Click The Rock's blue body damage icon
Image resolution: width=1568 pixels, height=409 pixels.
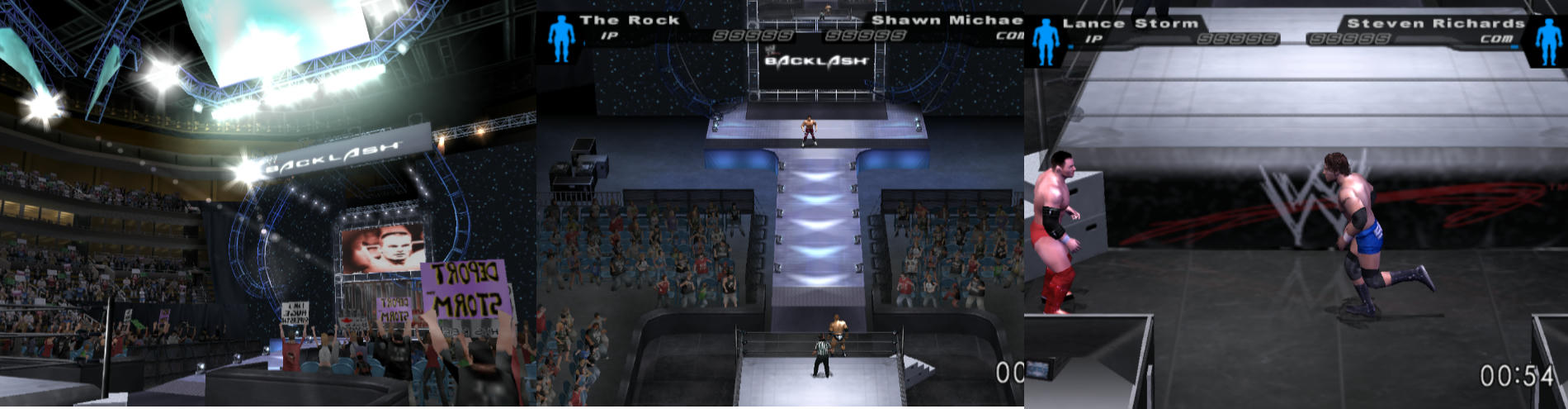click(561, 36)
